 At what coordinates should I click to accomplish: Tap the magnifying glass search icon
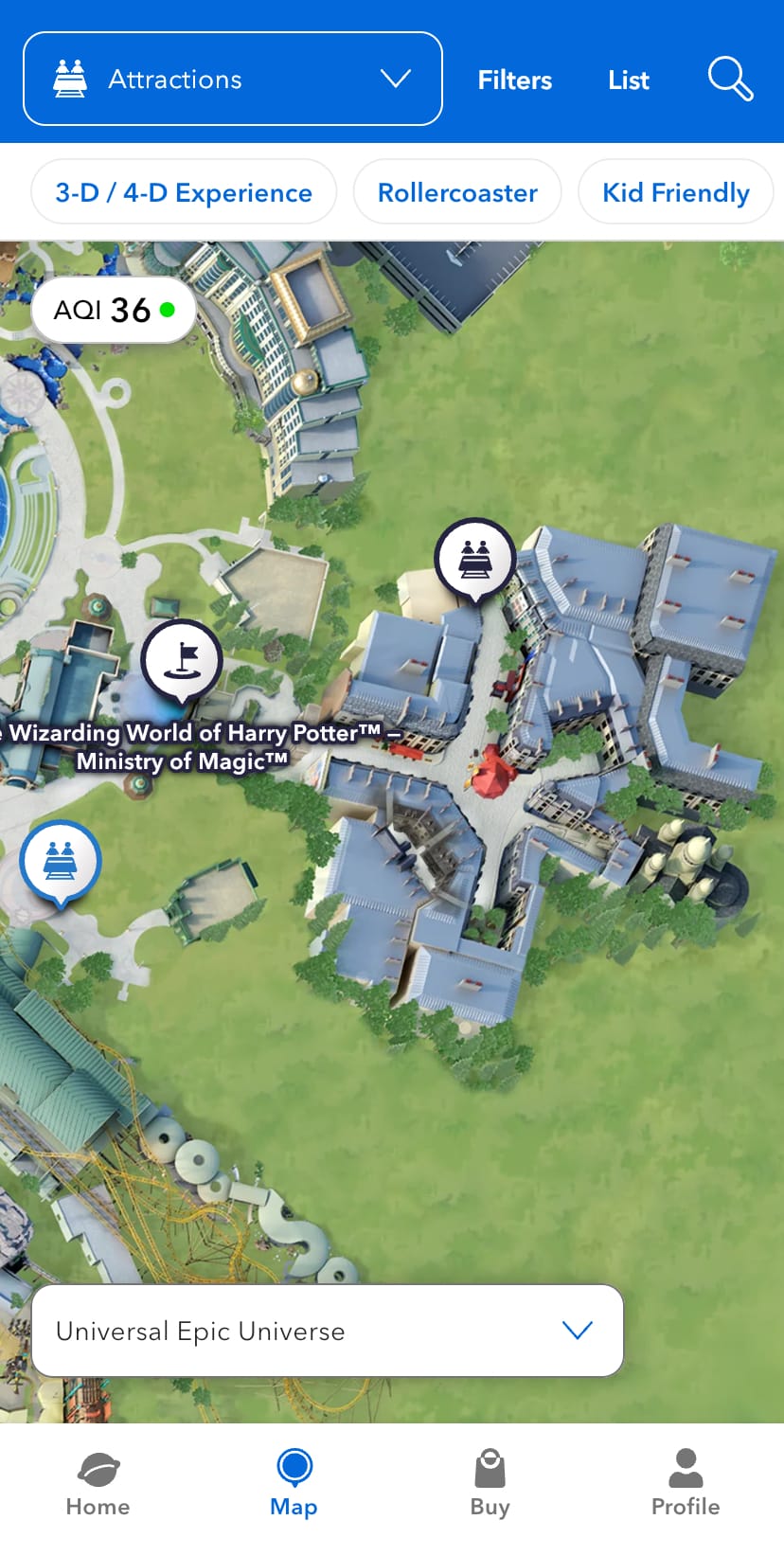pos(730,79)
